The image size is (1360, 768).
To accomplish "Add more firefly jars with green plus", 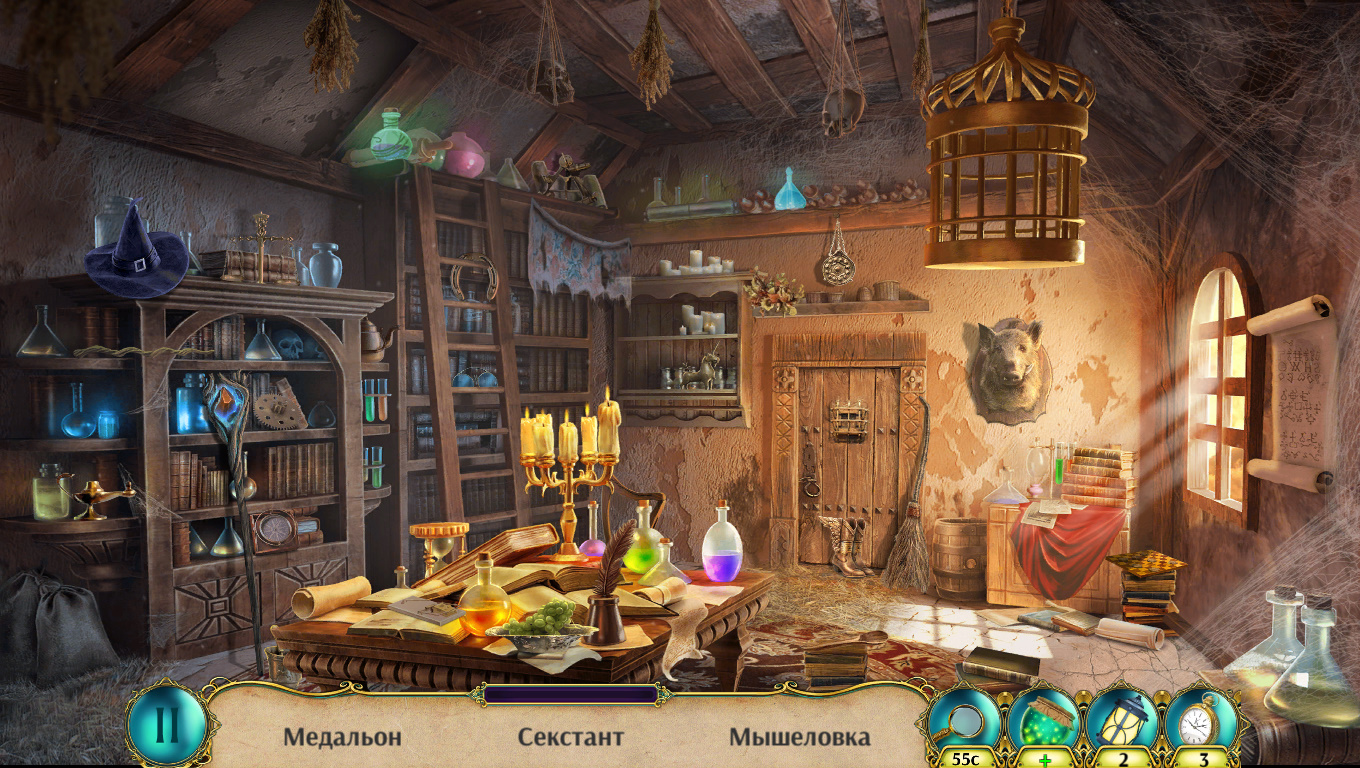I will [1045, 760].
